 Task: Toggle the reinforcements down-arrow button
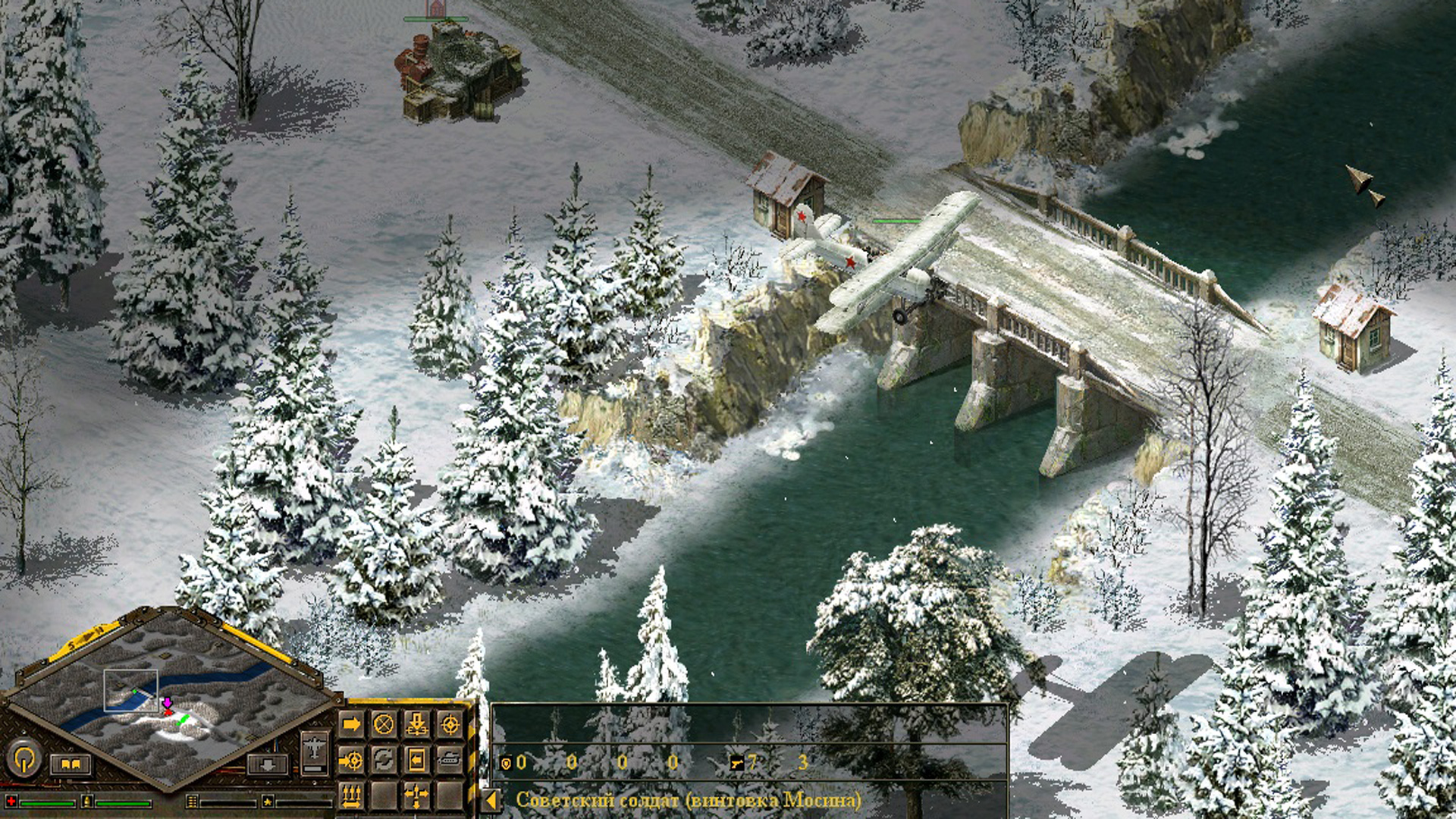(x=268, y=766)
